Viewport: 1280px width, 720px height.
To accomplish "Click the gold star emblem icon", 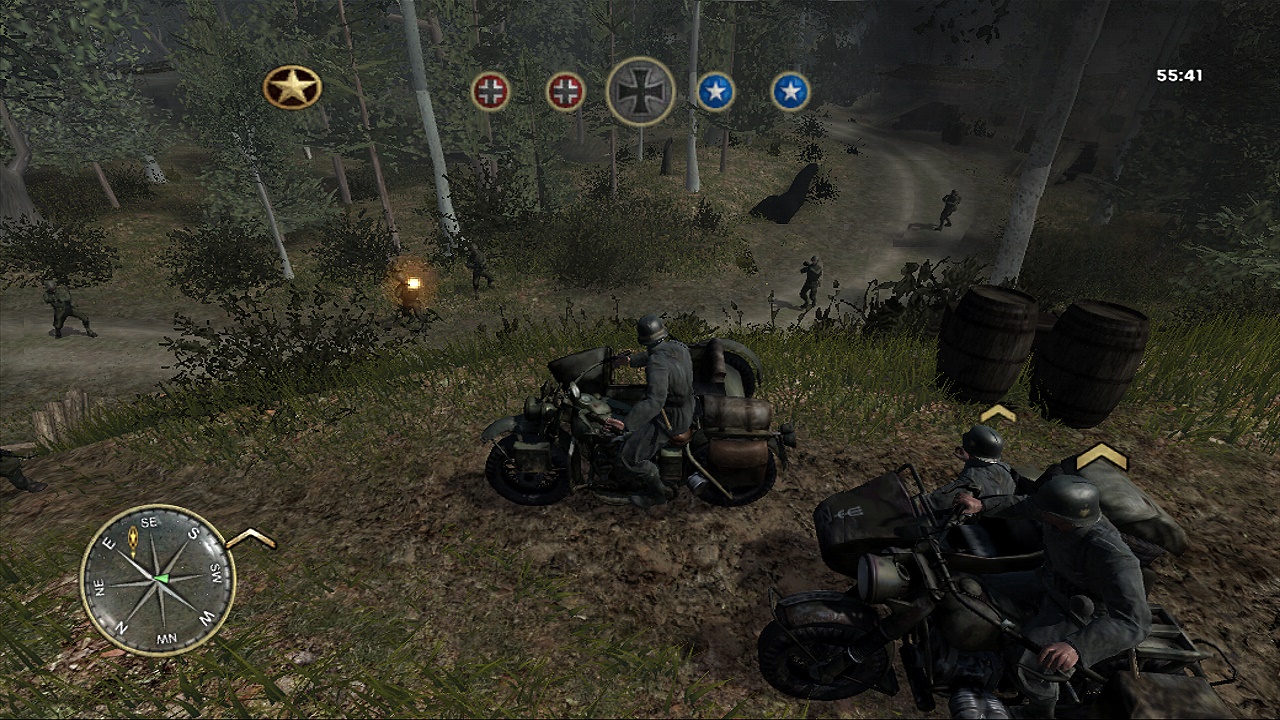I will pos(292,88).
